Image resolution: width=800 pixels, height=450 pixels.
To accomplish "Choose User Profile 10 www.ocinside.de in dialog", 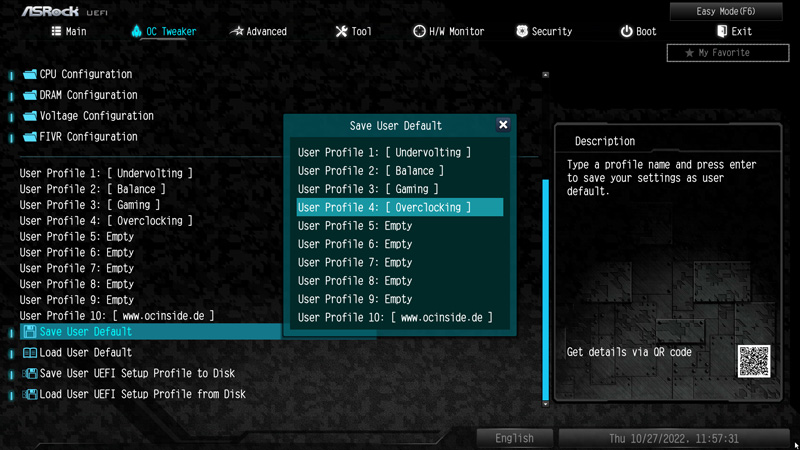I will [395, 318].
